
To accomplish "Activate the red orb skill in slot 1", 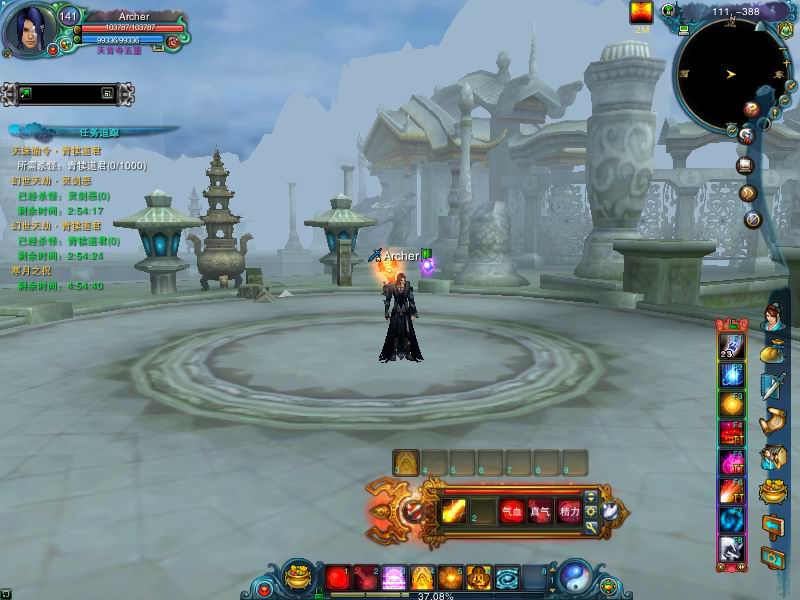I will click(337, 578).
